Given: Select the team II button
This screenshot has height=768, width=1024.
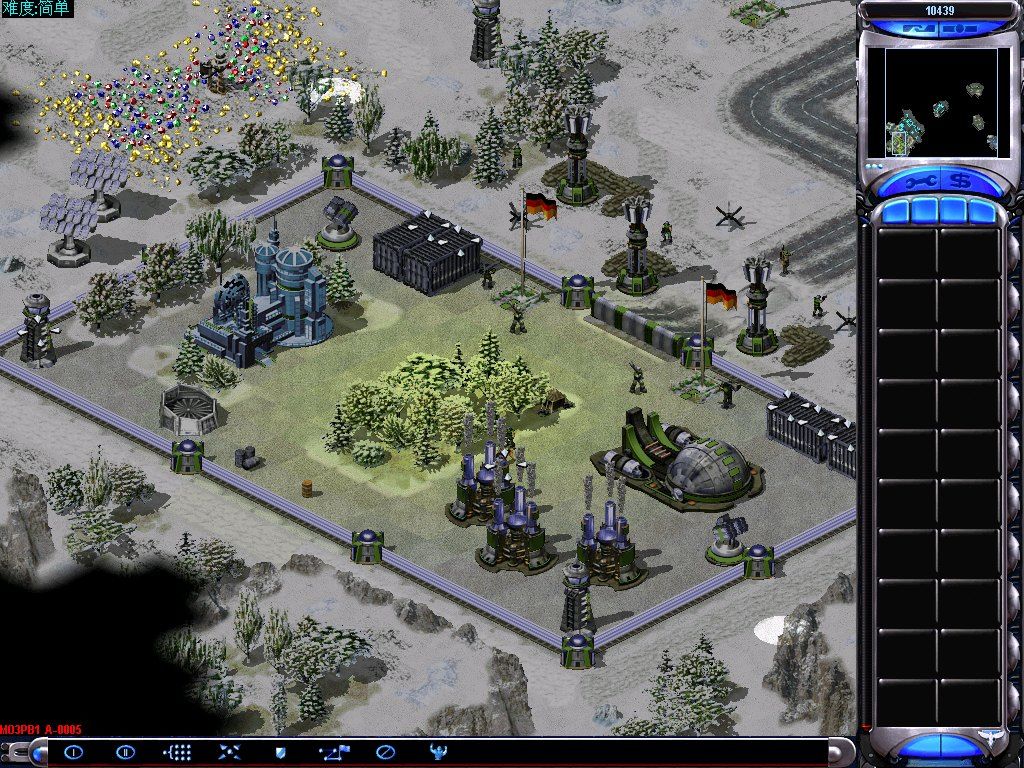Looking at the screenshot, I should tap(125, 751).
